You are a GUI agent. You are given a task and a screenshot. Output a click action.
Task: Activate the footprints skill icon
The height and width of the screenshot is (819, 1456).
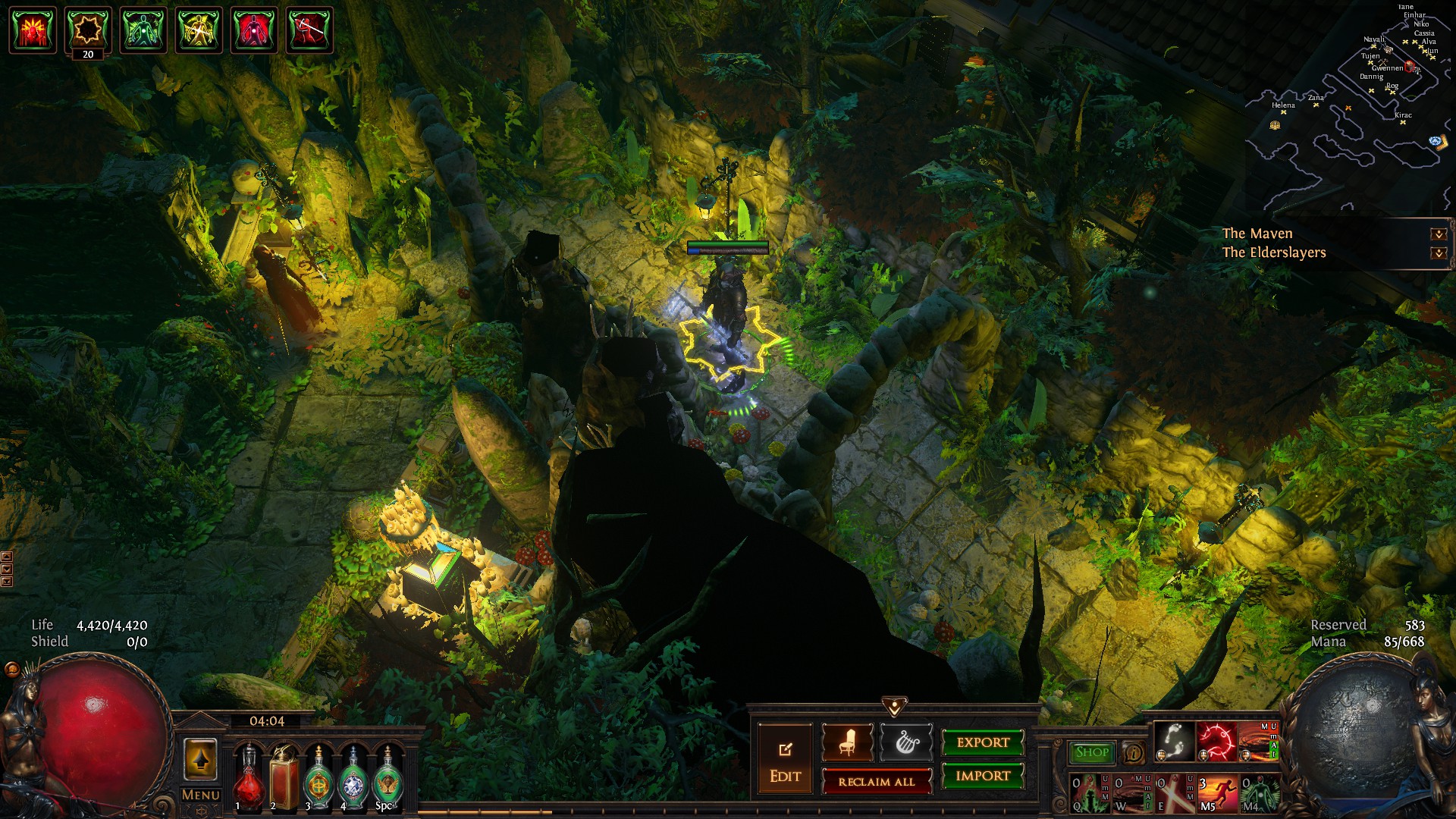[x=1175, y=742]
